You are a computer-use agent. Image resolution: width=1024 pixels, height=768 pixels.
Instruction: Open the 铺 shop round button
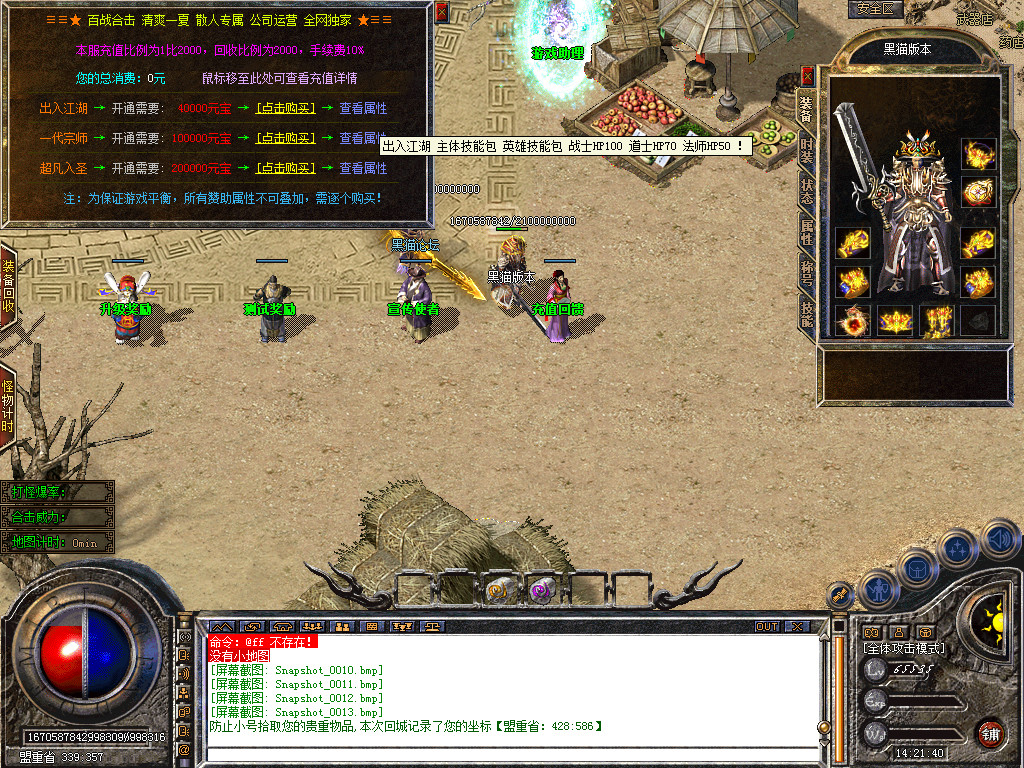click(x=990, y=732)
